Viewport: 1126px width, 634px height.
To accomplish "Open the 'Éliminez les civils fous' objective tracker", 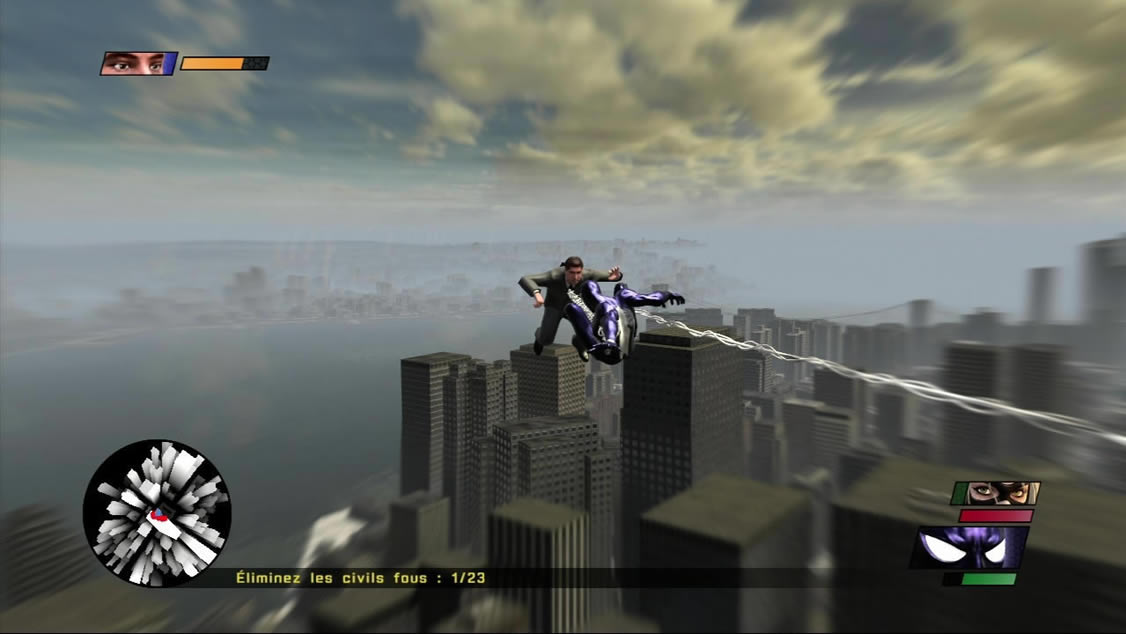I will (x=360, y=577).
